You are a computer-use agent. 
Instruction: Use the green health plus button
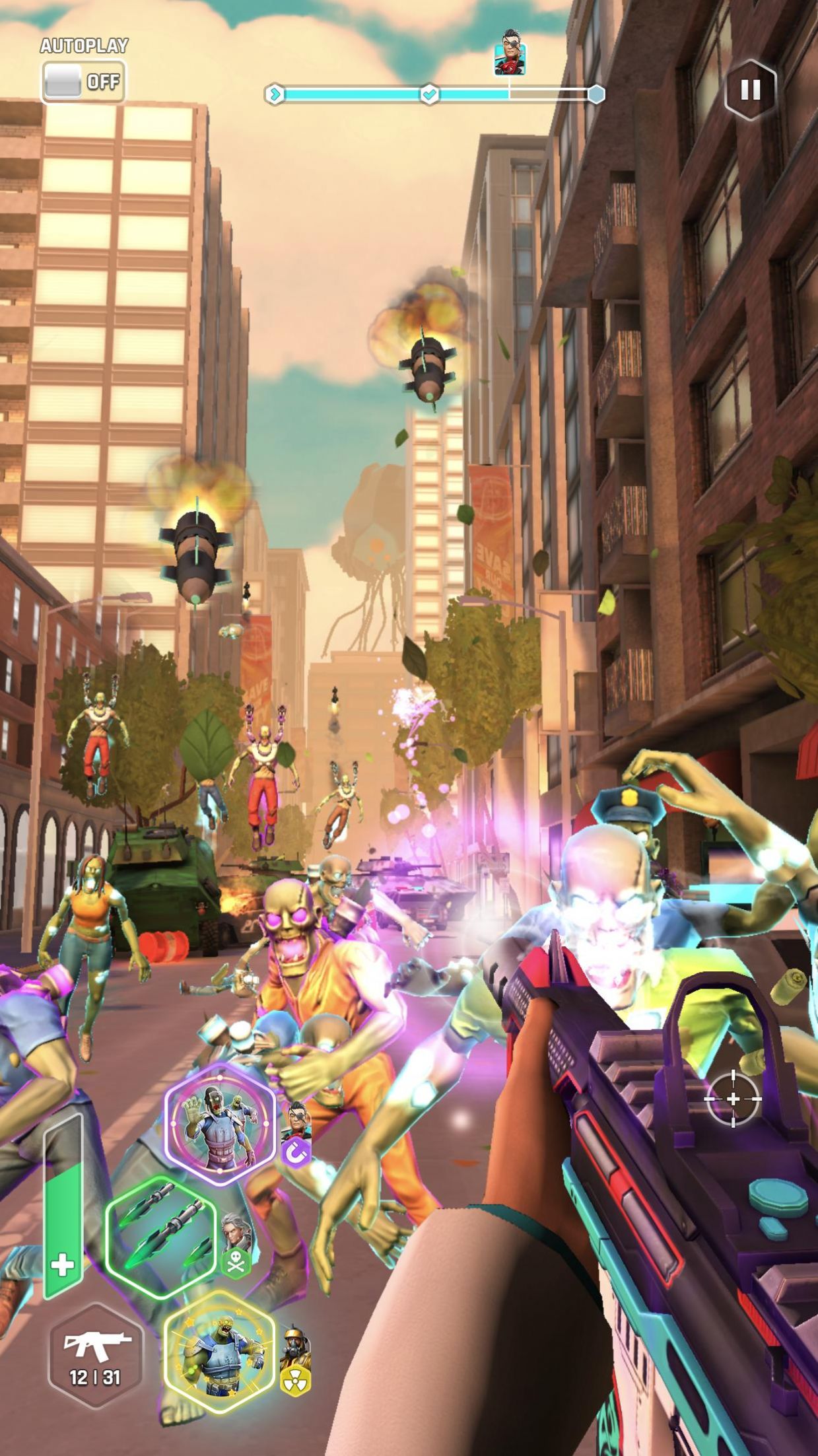(63, 1266)
